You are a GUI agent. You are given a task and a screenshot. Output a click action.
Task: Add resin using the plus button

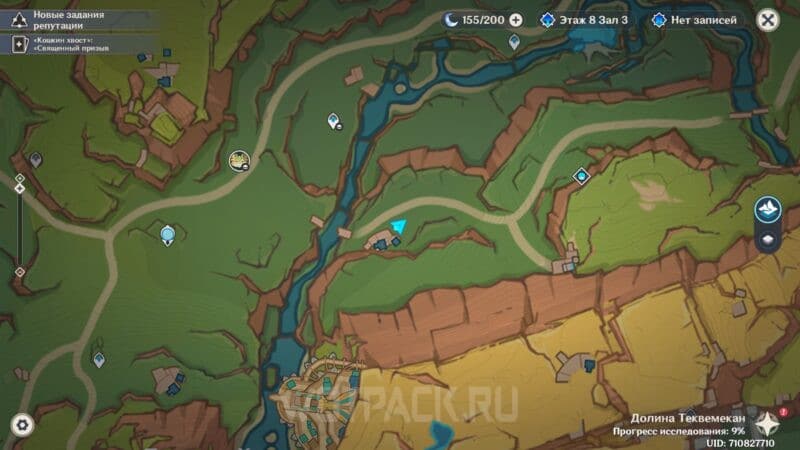point(516,20)
